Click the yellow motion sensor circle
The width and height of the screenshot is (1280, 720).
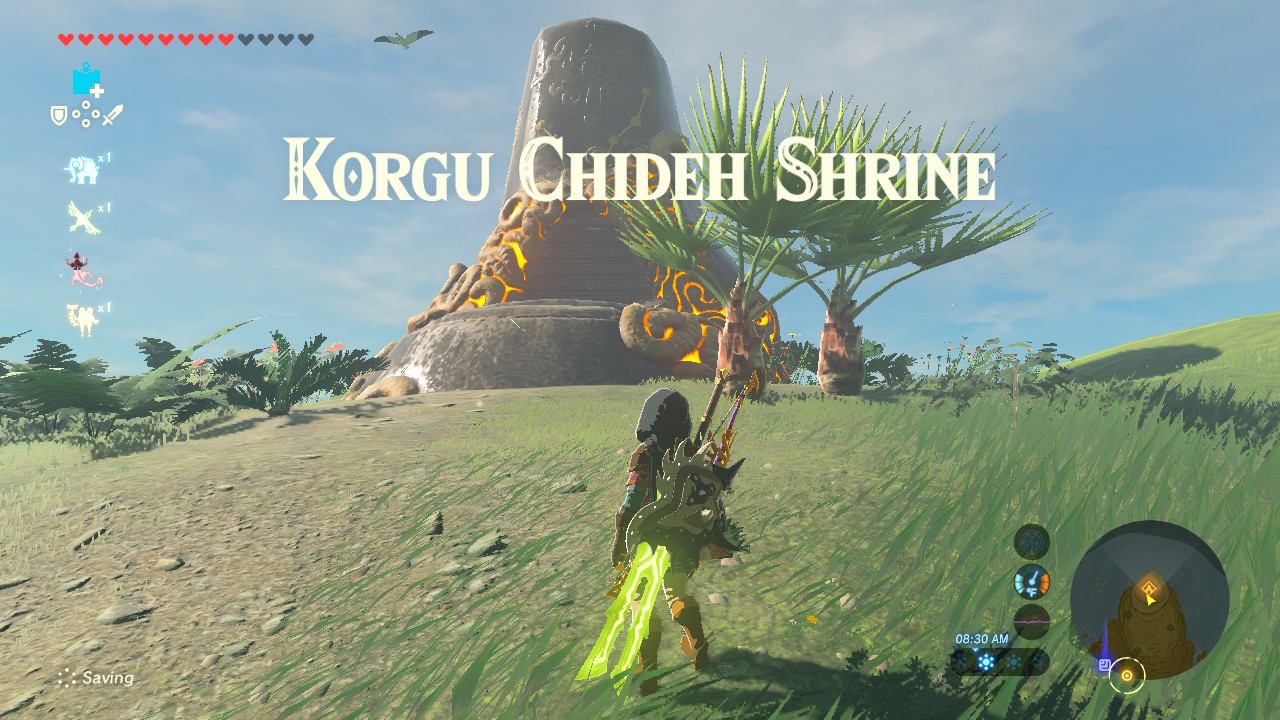[1127, 676]
